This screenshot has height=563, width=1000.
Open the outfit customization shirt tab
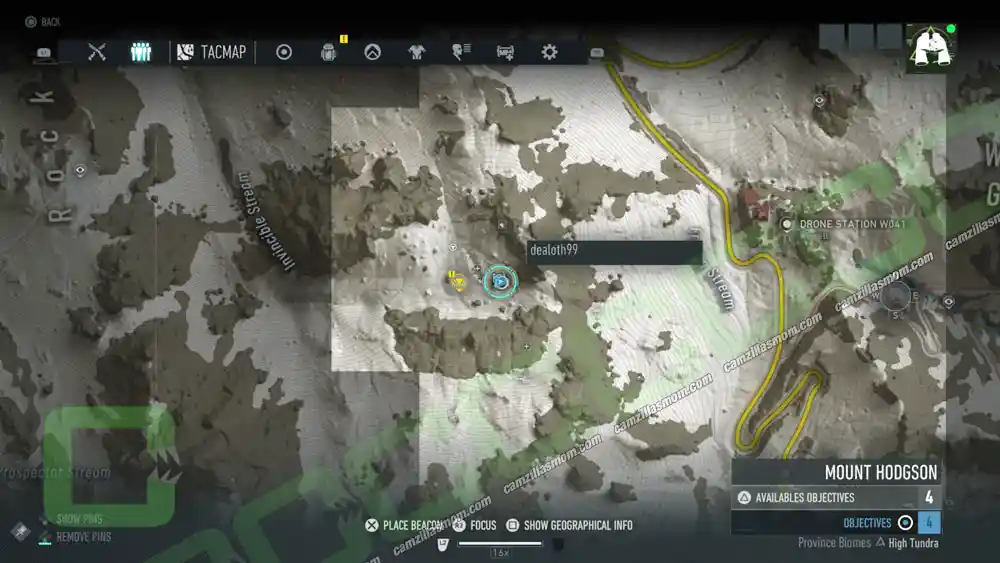(x=416, y=52)
